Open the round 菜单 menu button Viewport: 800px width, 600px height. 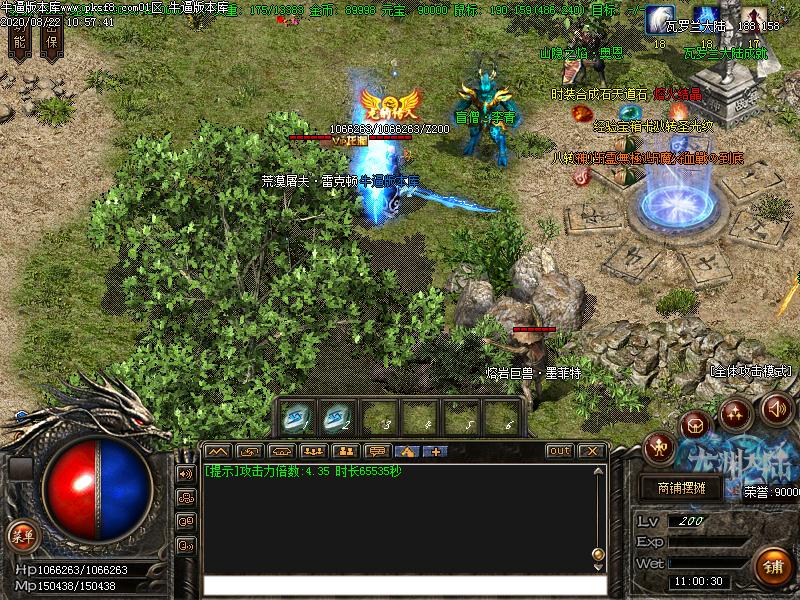tap(21, 535)
